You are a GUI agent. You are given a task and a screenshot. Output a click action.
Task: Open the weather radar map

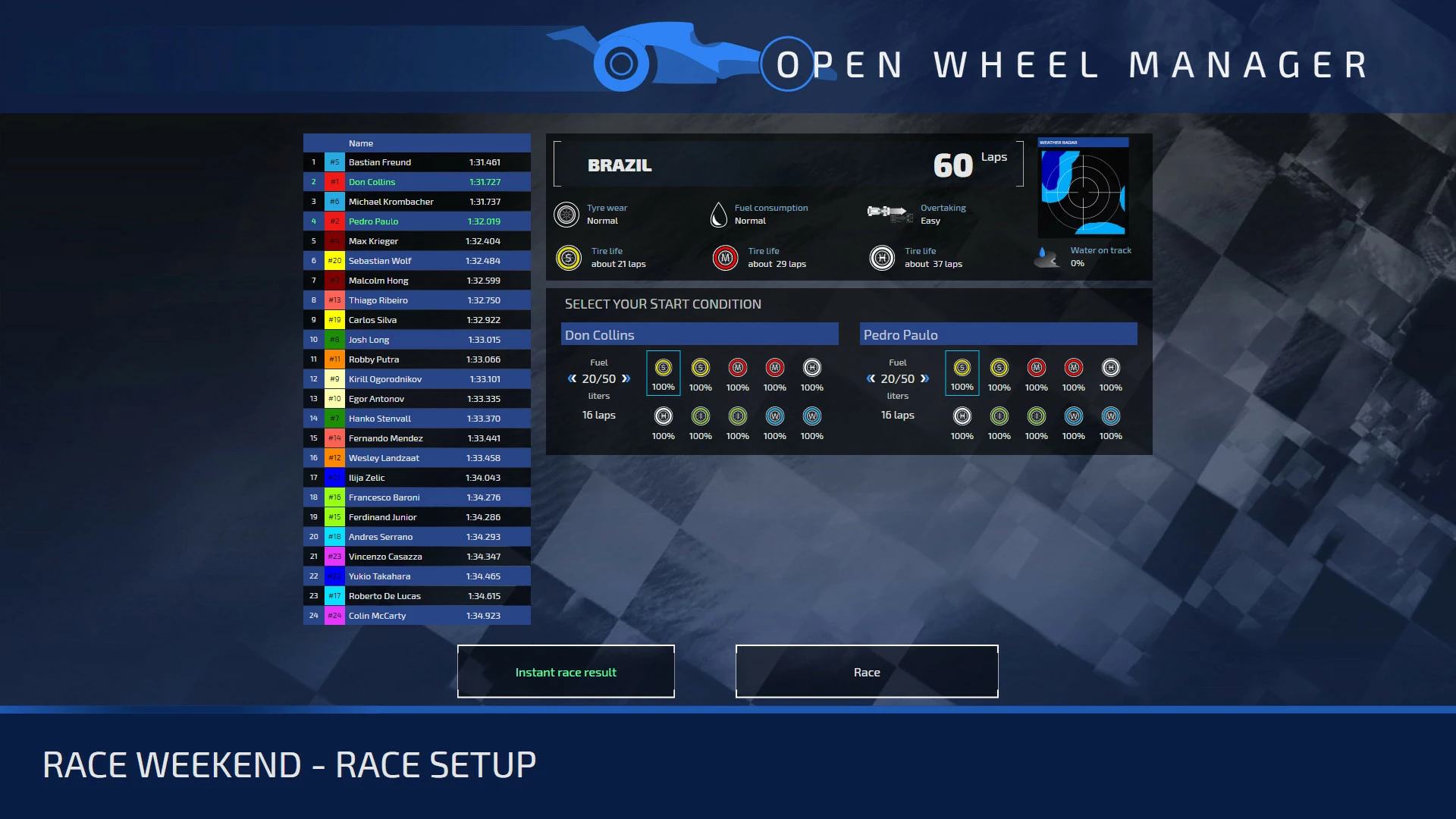click(1083, 190)
